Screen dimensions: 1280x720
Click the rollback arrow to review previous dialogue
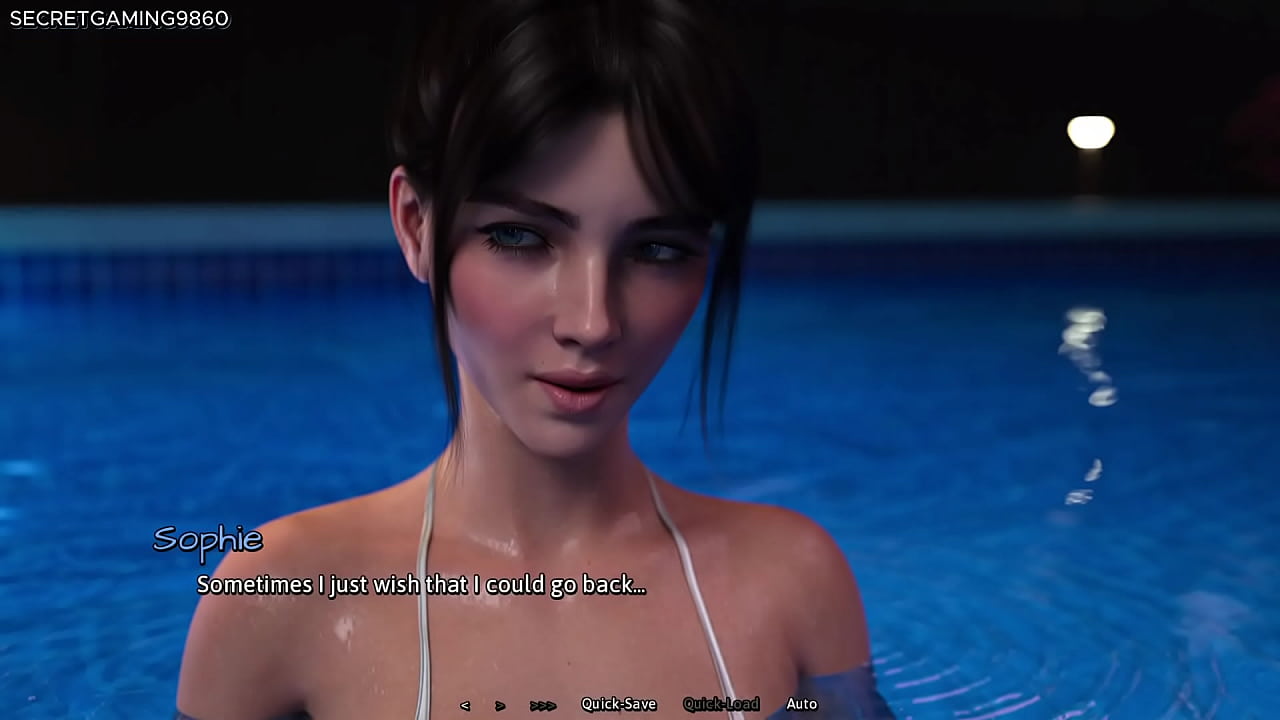pyautogui.click(x=466, y=704)
